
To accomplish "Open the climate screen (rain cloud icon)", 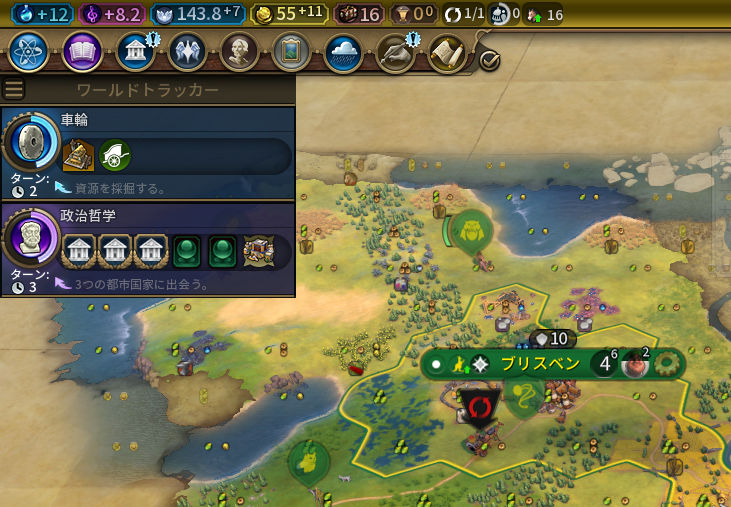I will click(x=343, y=51).
